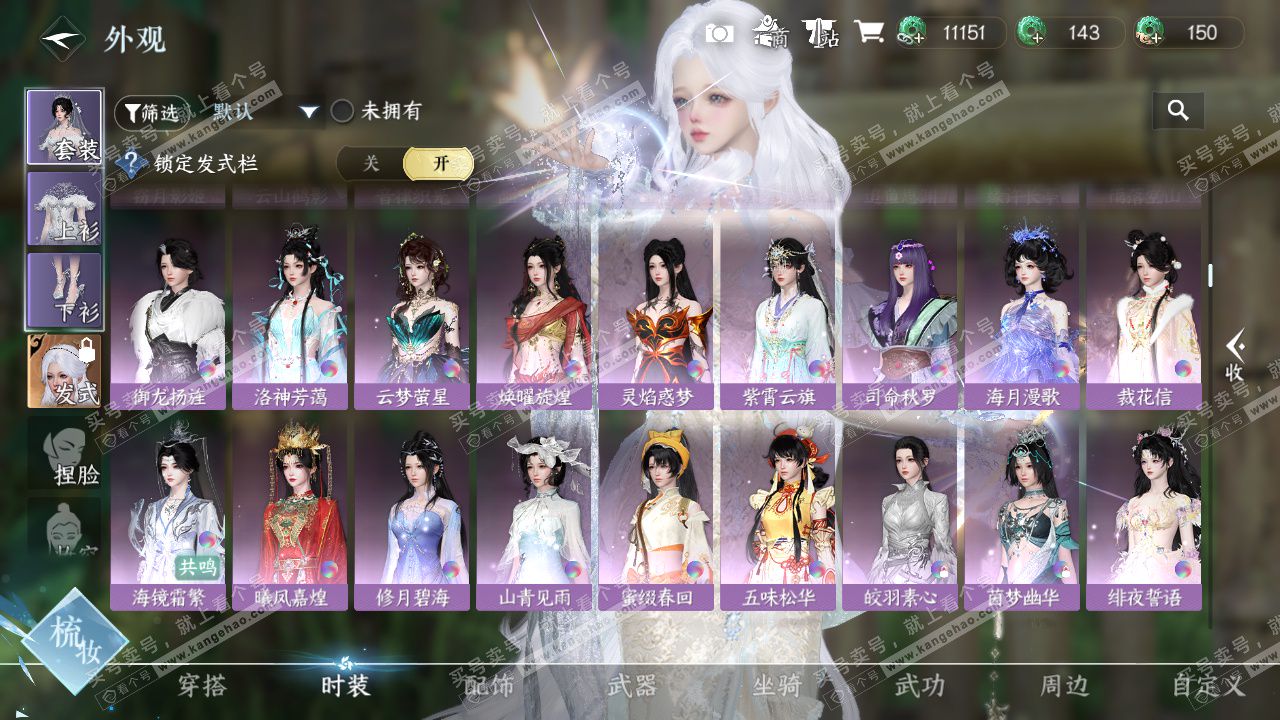Select the 套装 category tab

tap(64, 127)
